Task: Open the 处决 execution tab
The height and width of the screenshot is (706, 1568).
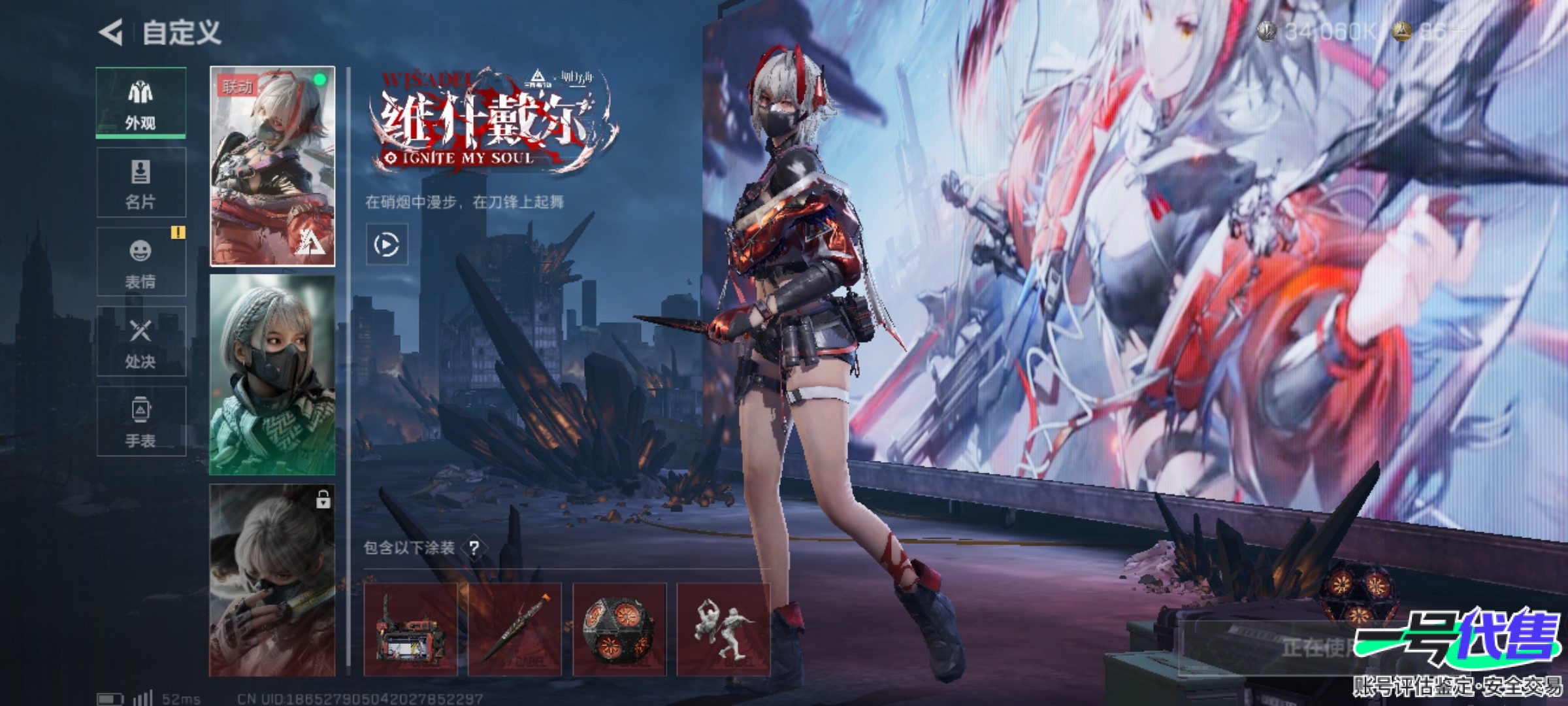Action: [140, 342]
